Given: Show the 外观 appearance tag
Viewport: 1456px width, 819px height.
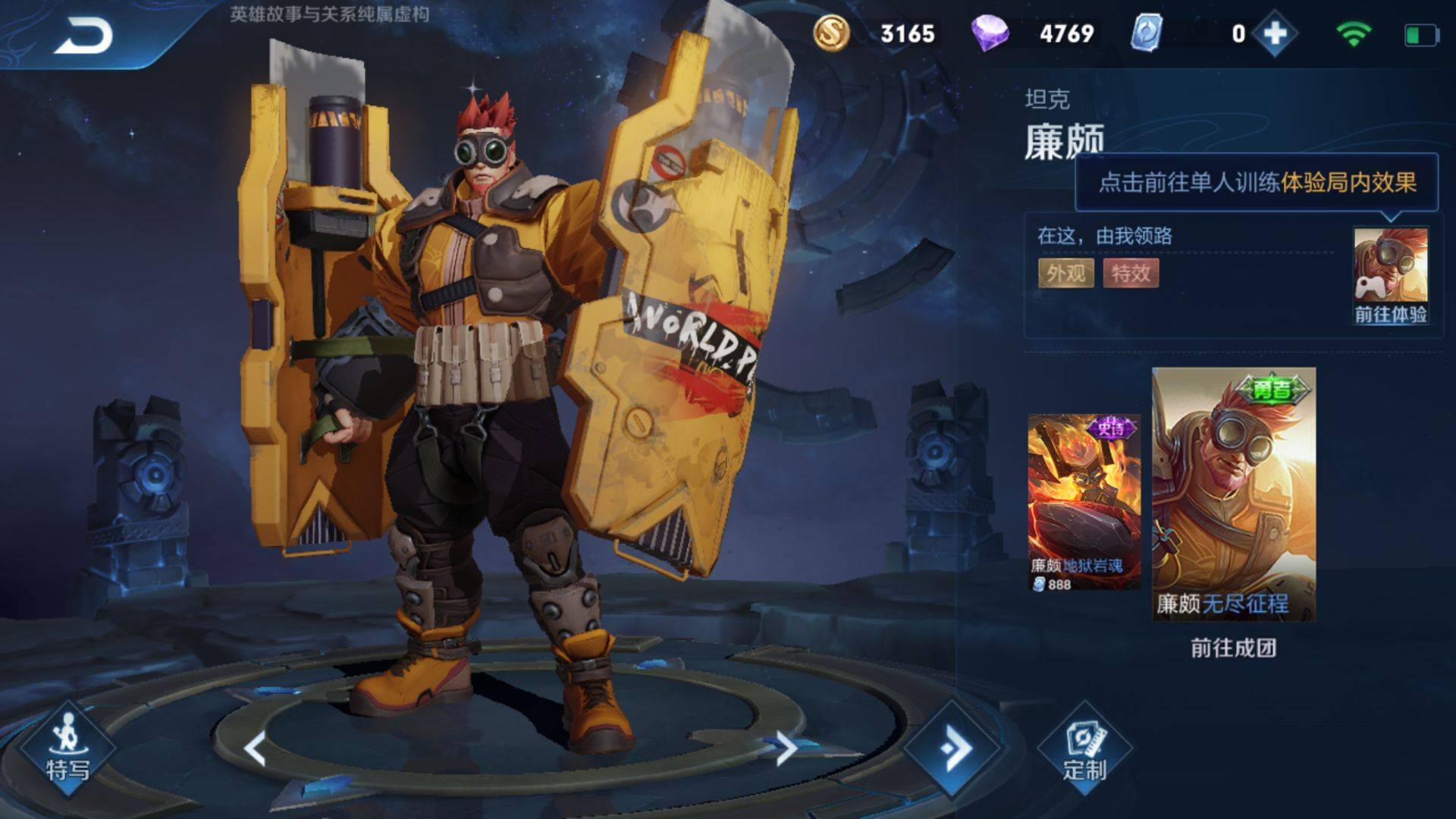Looking at the screenshot, I should tap(1065, 273).
